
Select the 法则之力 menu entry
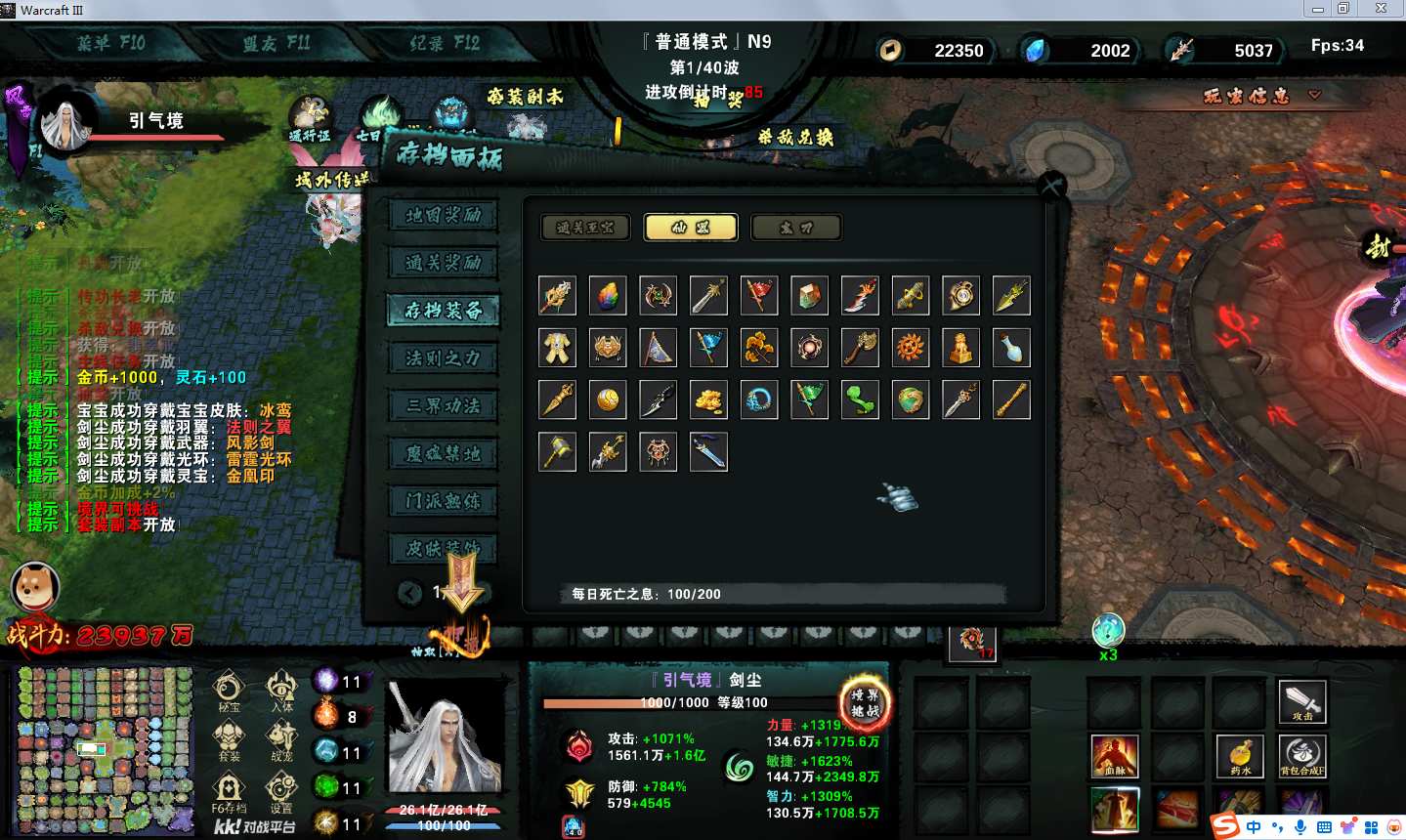443,358
